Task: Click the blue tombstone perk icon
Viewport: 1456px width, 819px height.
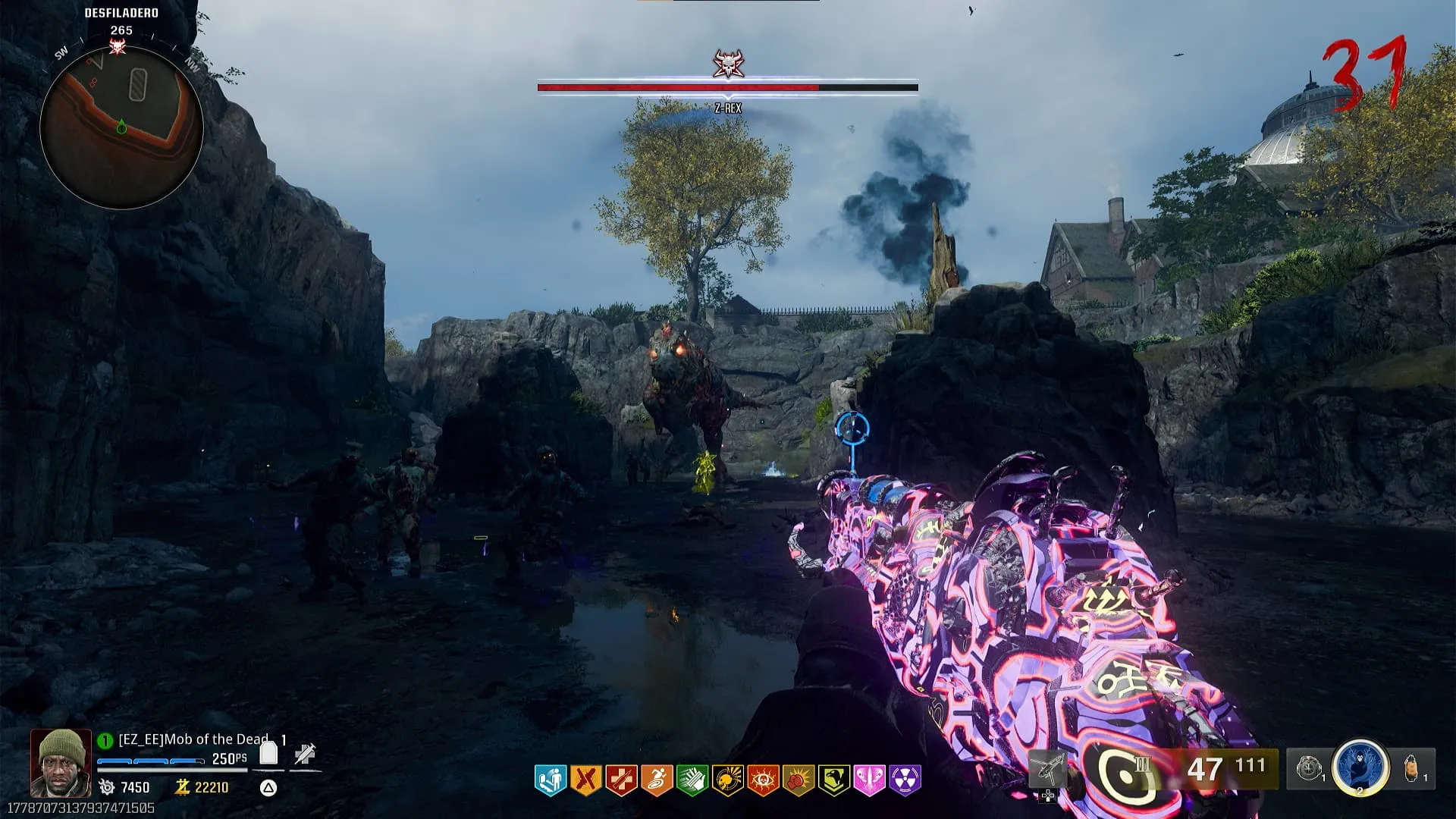Action: point(551,780)
